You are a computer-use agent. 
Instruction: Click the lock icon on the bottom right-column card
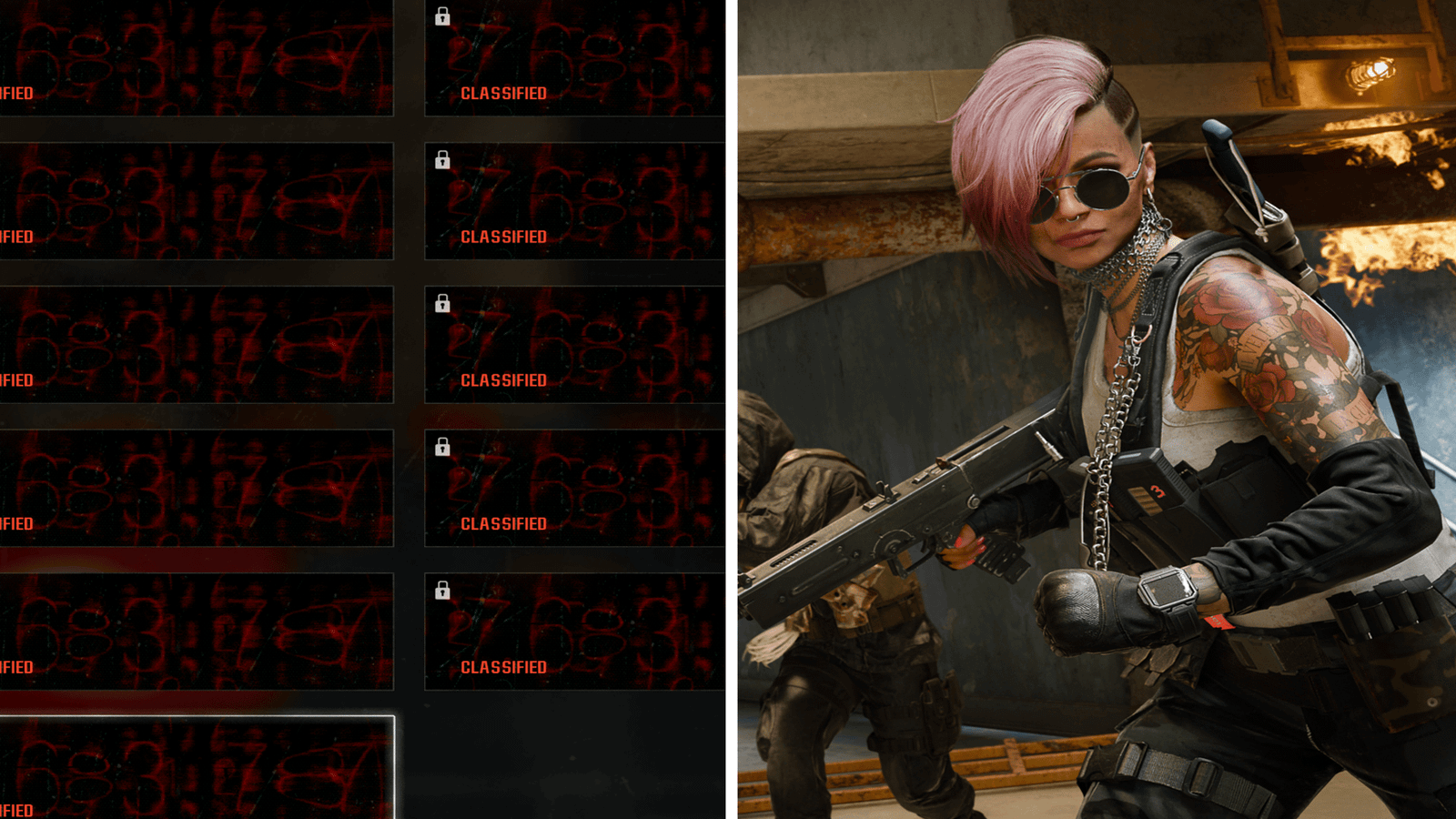[443, 591]
